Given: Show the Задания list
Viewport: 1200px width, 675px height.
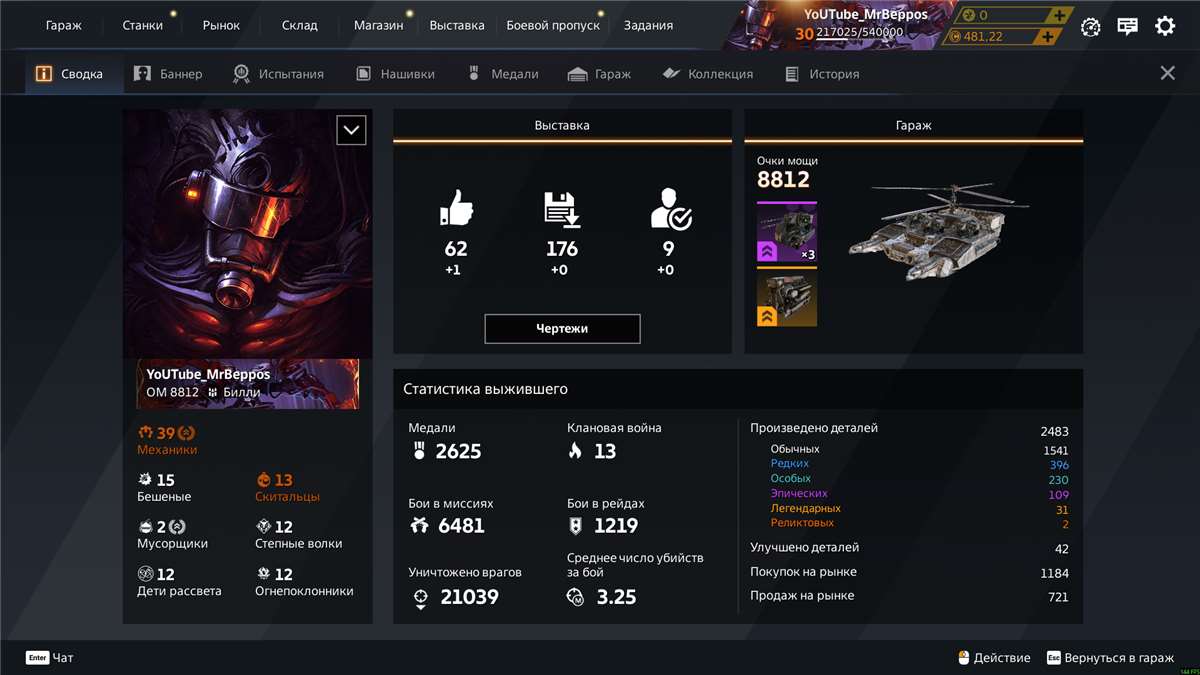Looking at the screenshot, I should click(x=648, y=25).
